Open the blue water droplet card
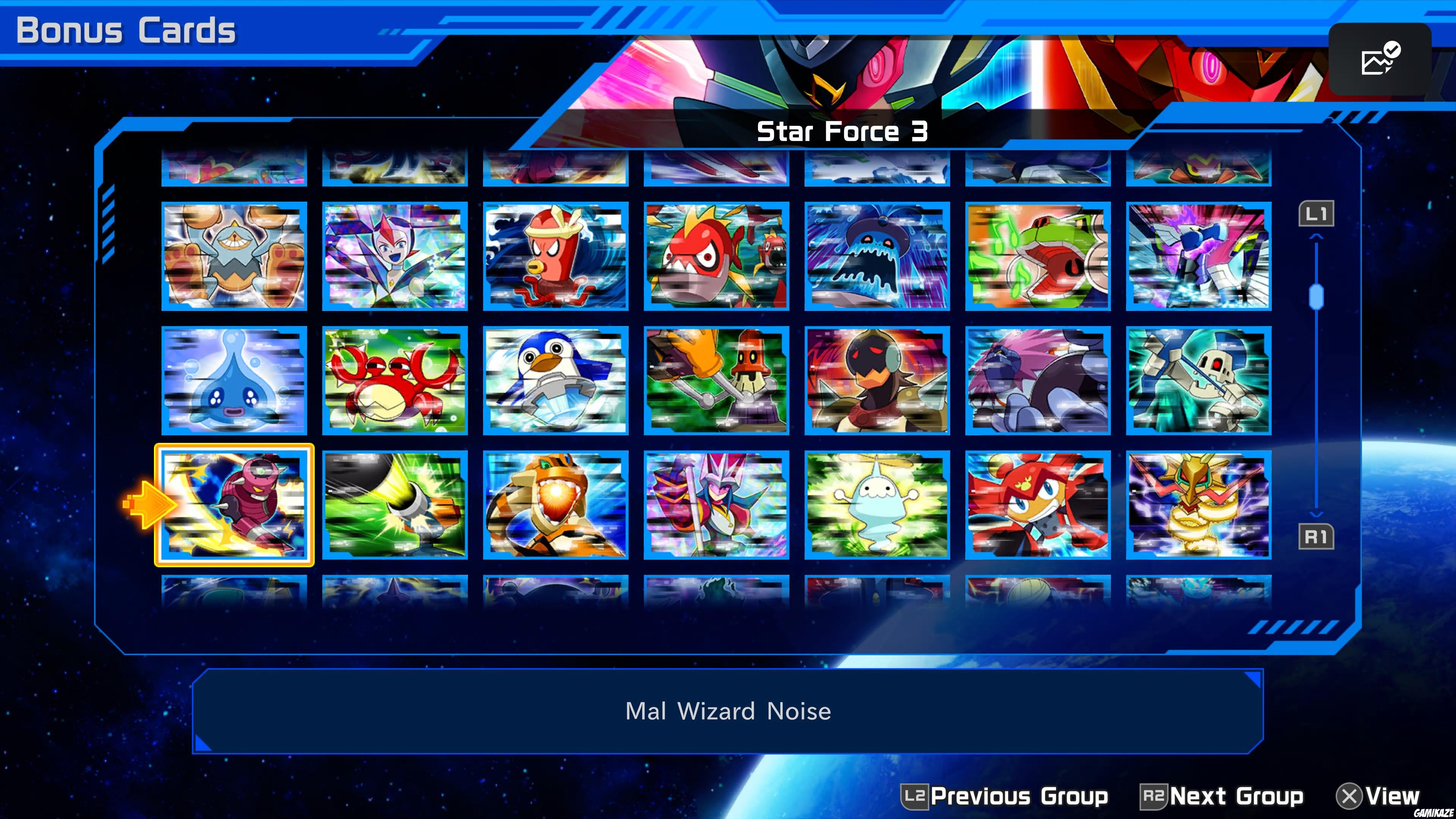 [234, 381]
